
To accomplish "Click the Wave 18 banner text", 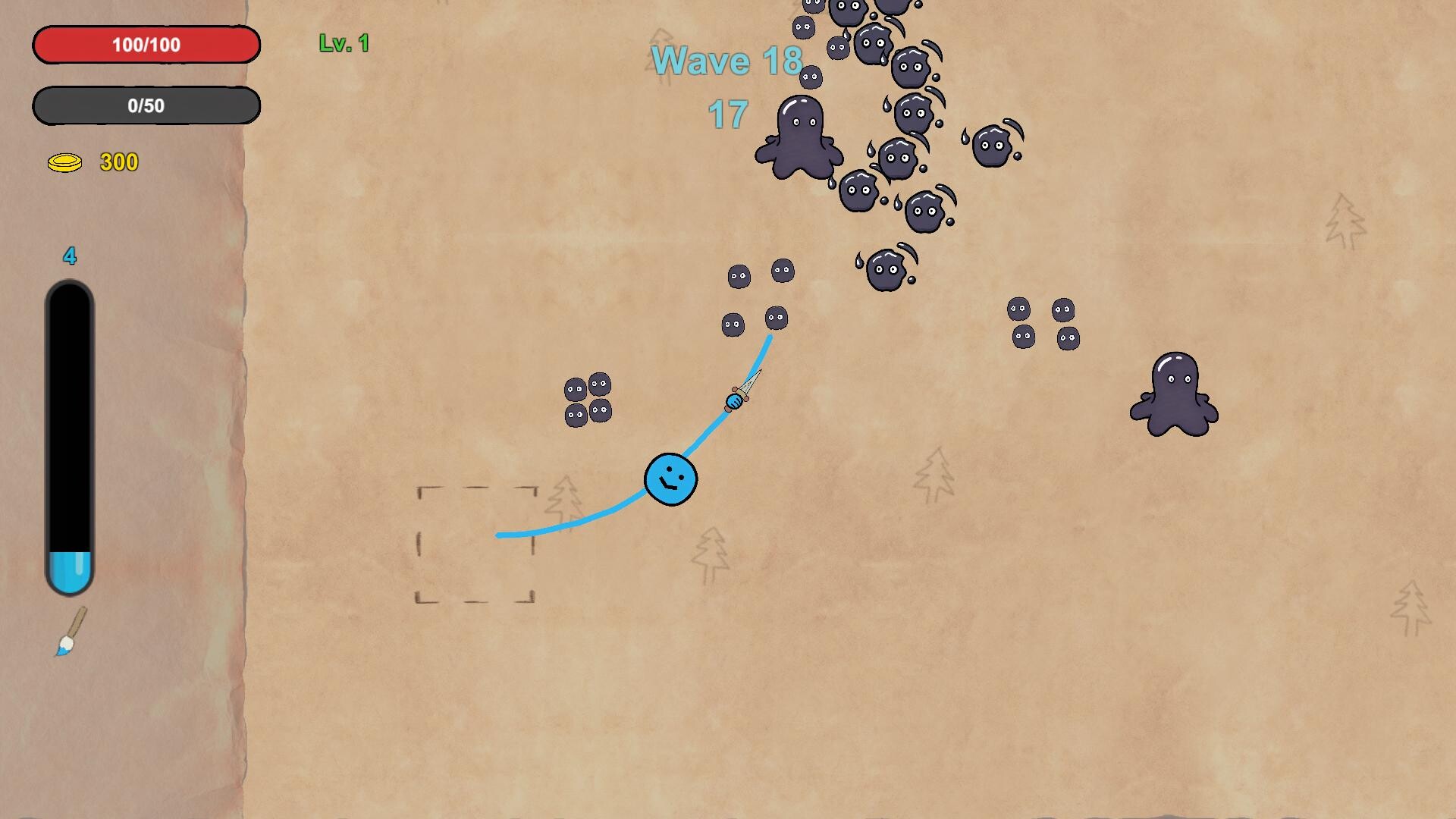I will pos(726,61).
